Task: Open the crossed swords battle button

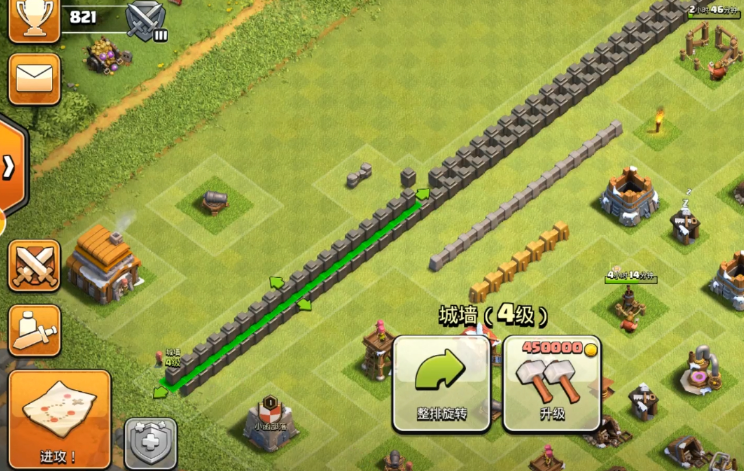Action: pyautogui.click(x=34, y=265)
